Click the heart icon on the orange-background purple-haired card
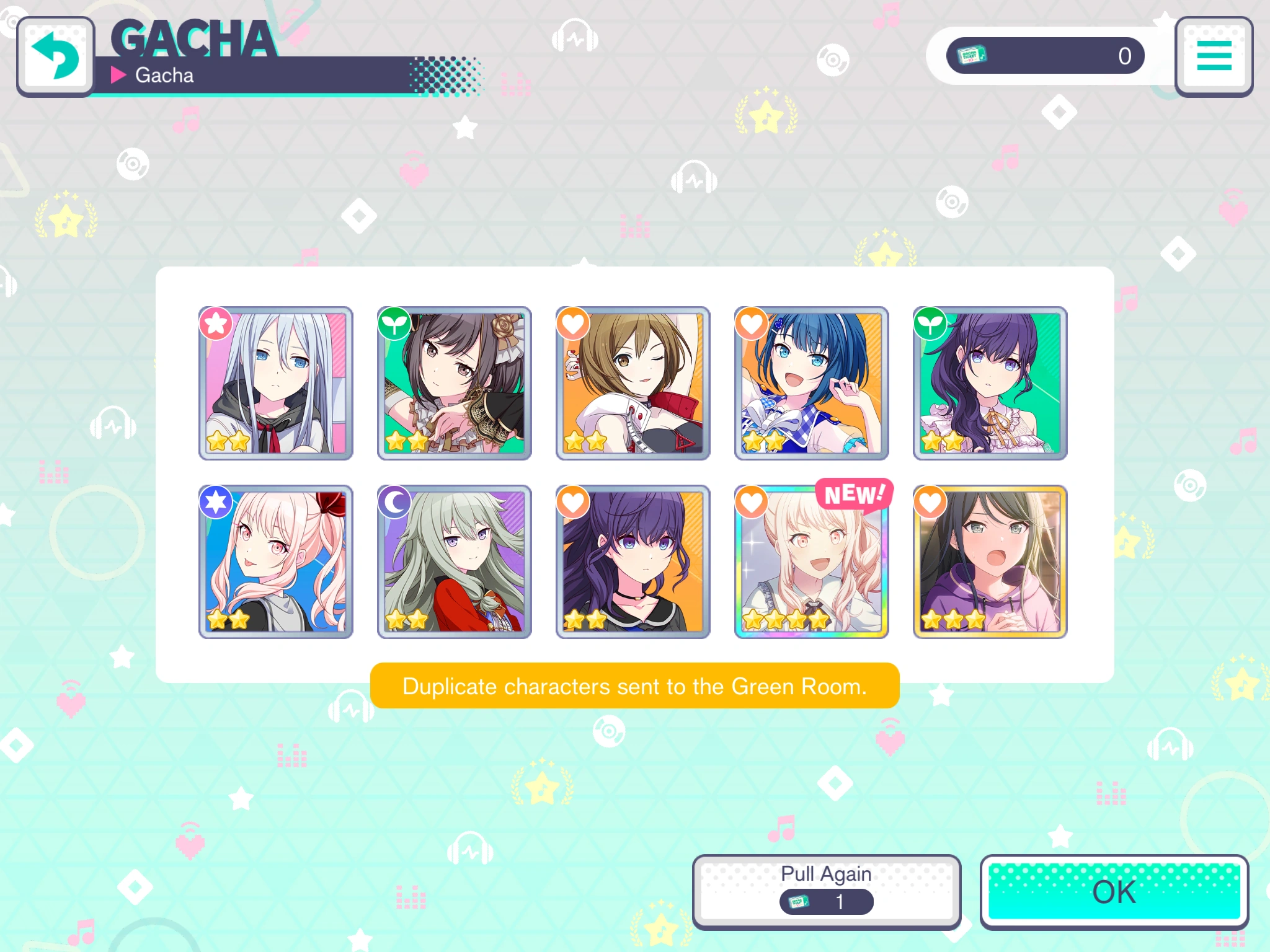Viewport: 1270px width, 952px height. [x=572, y=501]
